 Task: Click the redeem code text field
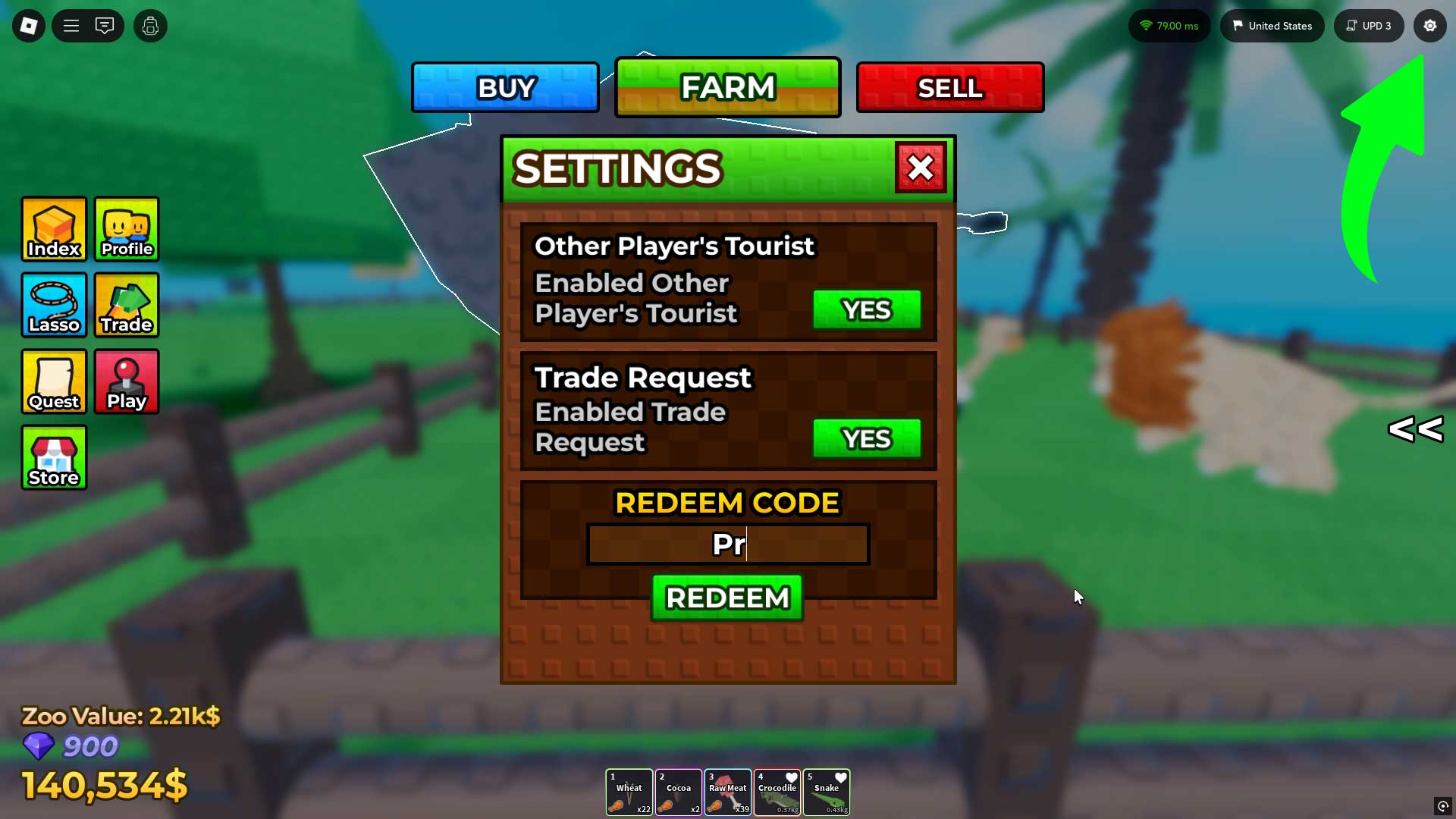727,544
